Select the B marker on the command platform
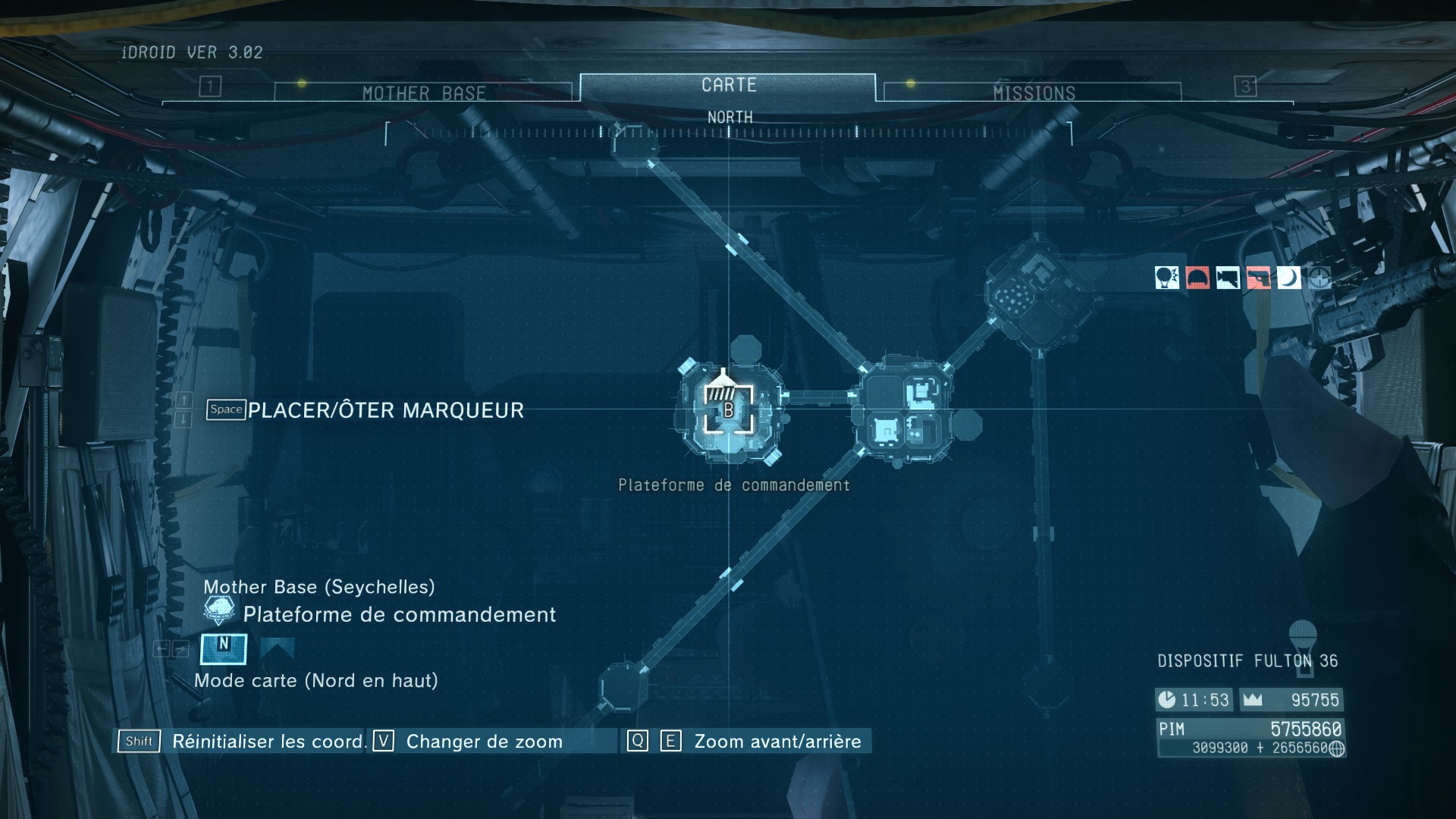 point(729,410)
